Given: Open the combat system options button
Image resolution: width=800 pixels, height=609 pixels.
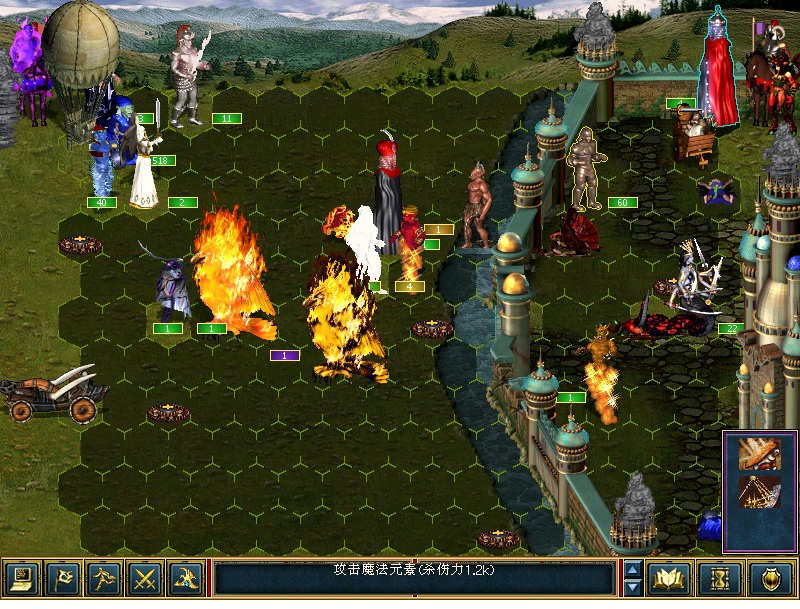Looking at the screenshot, I should 21,578.
